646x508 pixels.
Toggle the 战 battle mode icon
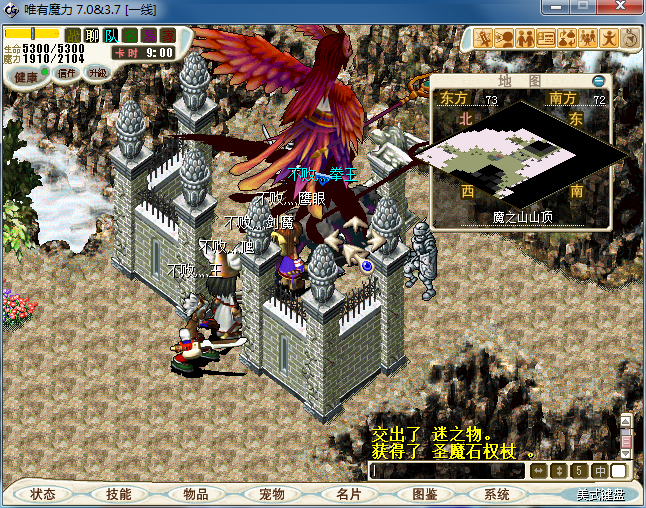pos(73,35)
